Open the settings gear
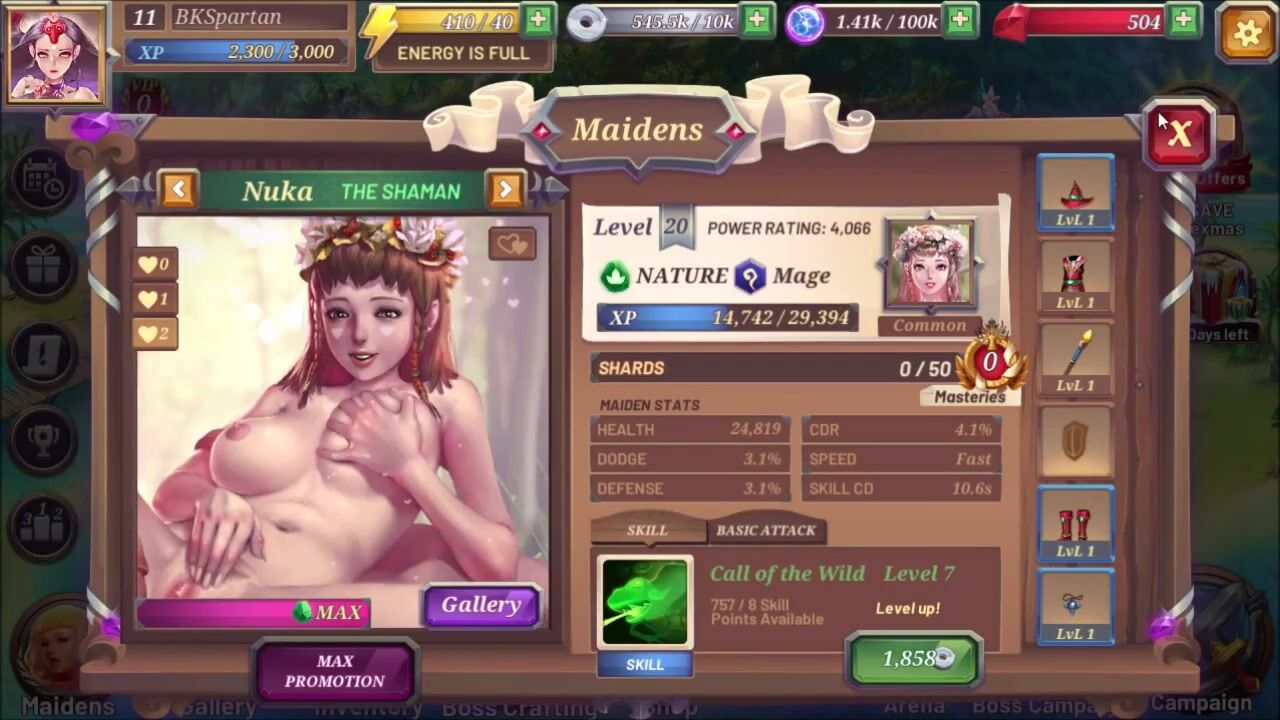1280x720 pixels. pyautogui.click(x=1246, y=32)
